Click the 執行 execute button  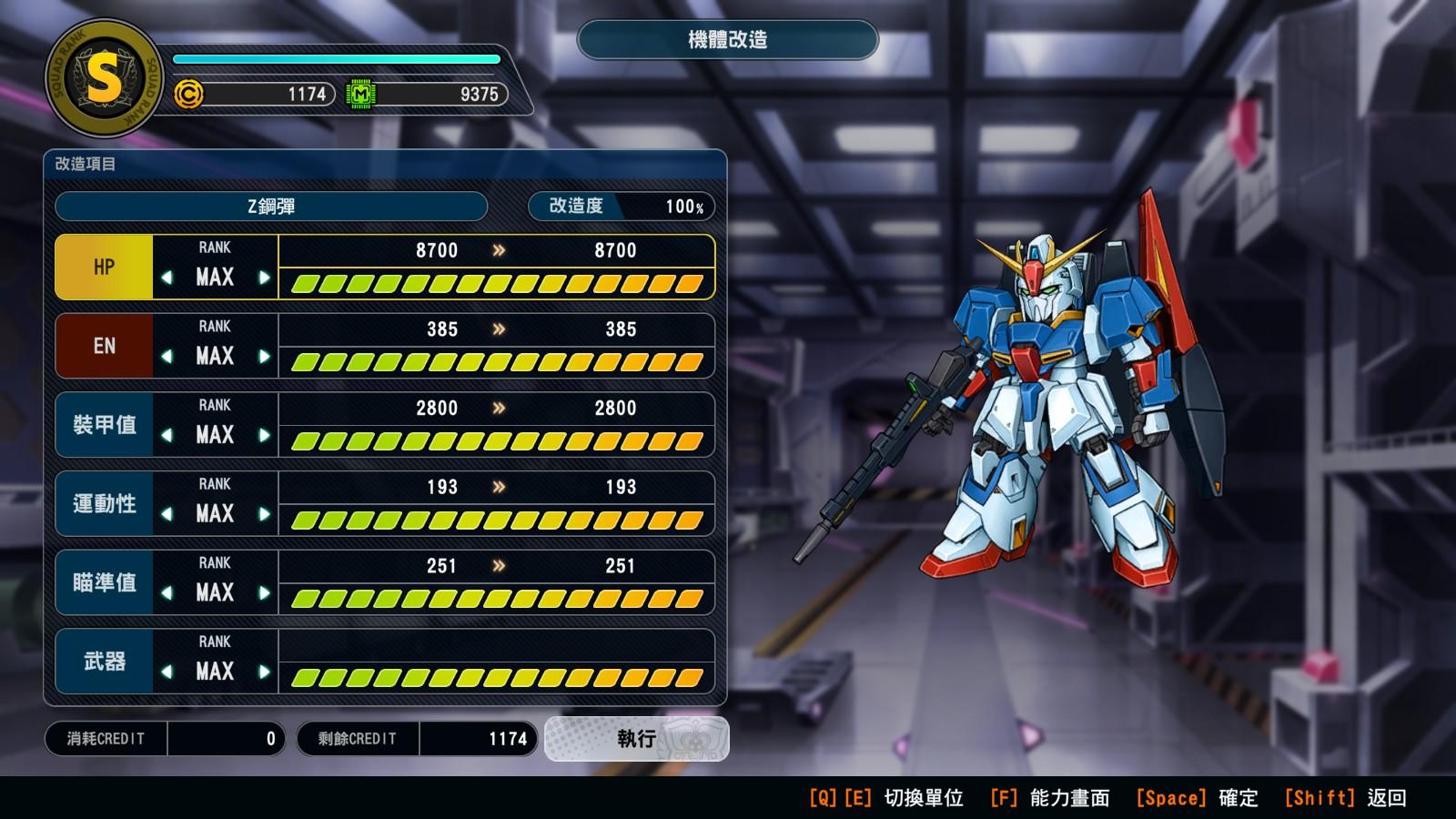click(x=636, y=738)
